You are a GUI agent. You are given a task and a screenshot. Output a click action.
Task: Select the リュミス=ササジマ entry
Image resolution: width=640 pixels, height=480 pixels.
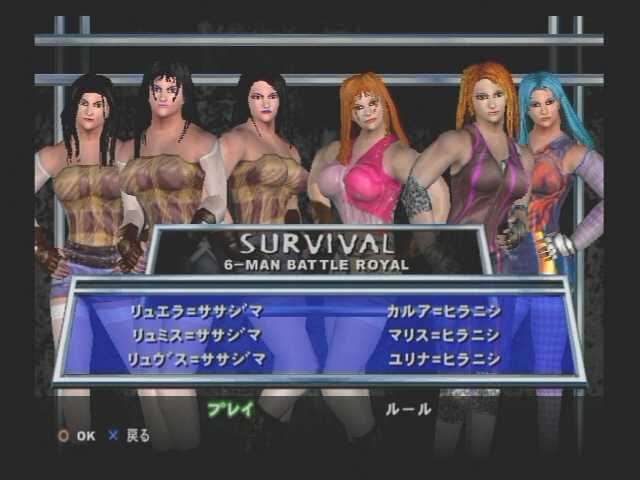195,336
